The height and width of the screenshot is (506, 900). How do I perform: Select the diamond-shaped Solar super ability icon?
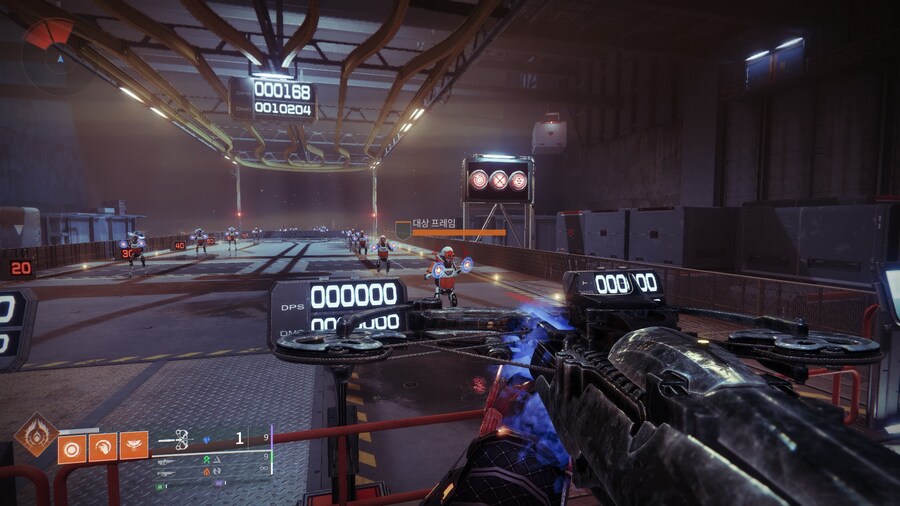point(36,436)
